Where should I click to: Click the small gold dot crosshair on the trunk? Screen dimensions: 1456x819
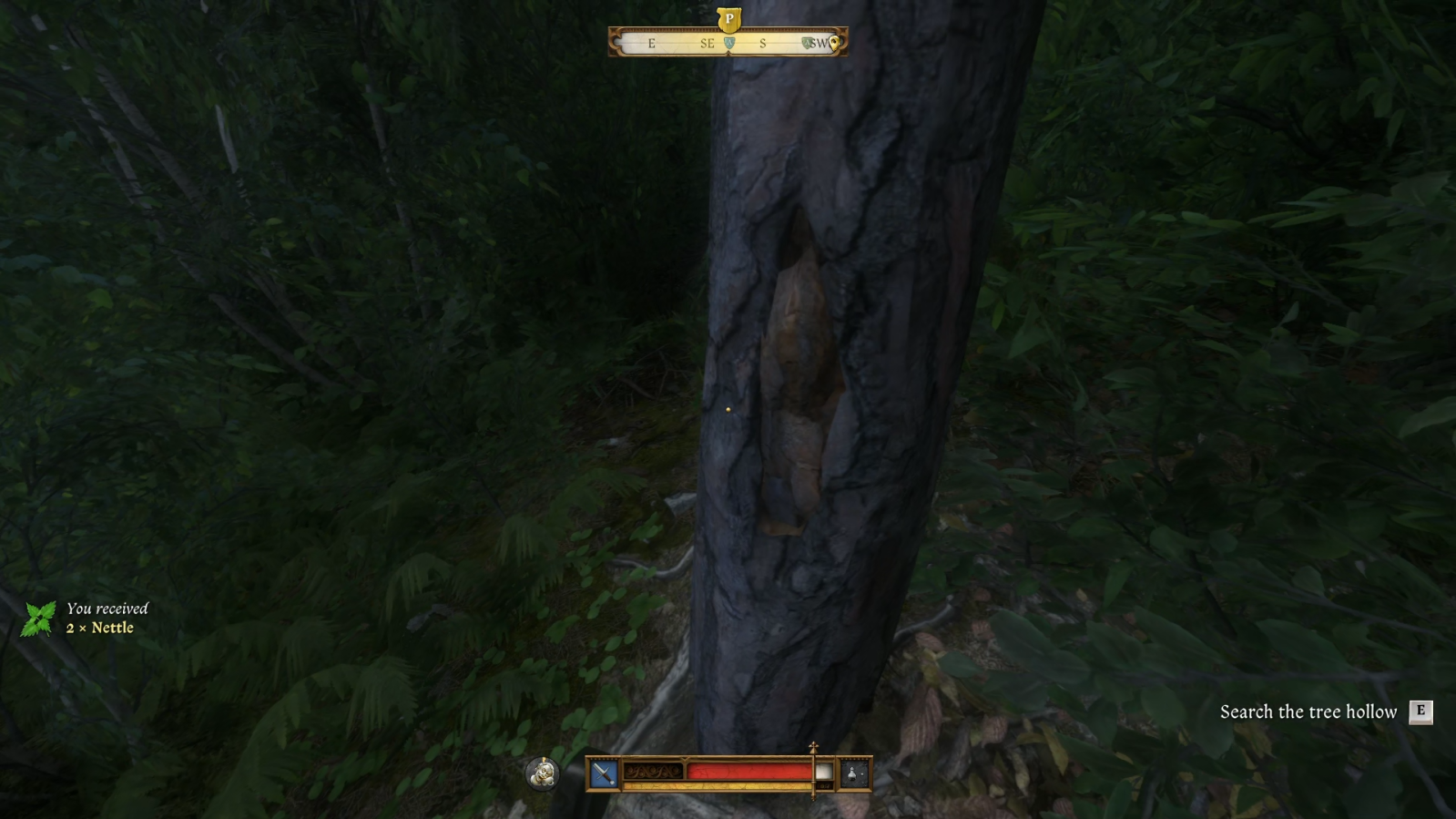point(727,412)
